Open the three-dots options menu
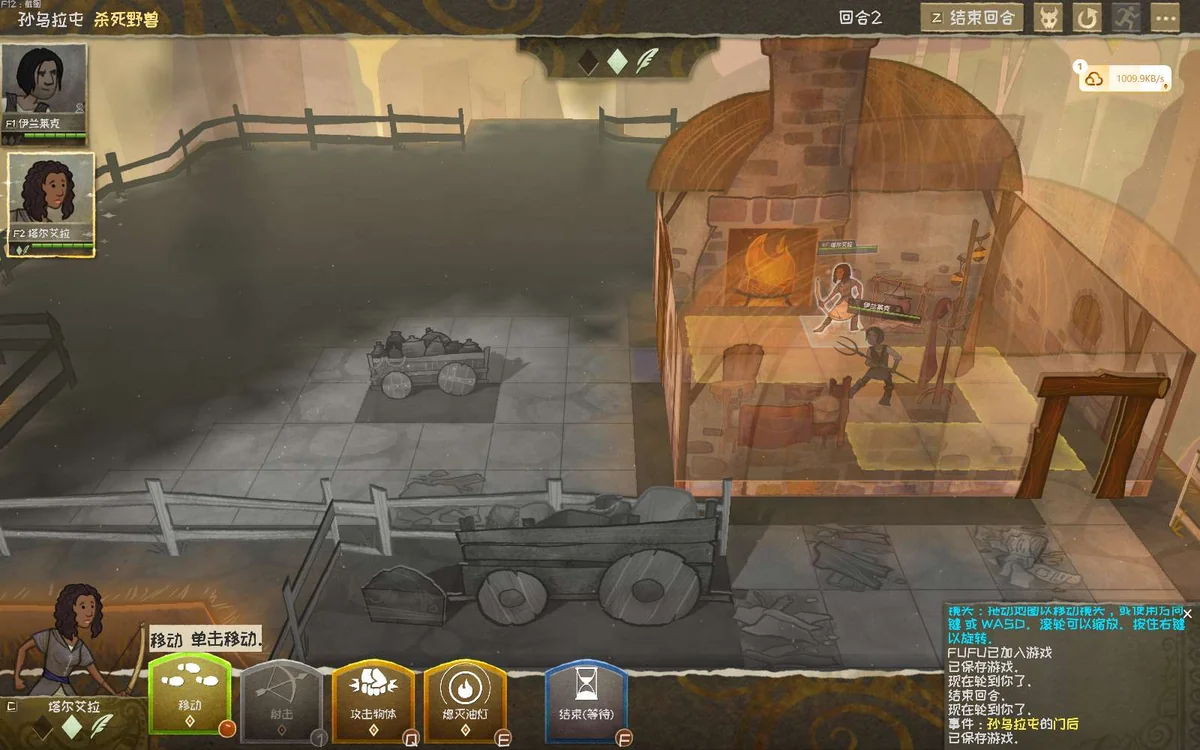Image resolution: width=1200 pixels, height=750 pixels. [1165, 18]
